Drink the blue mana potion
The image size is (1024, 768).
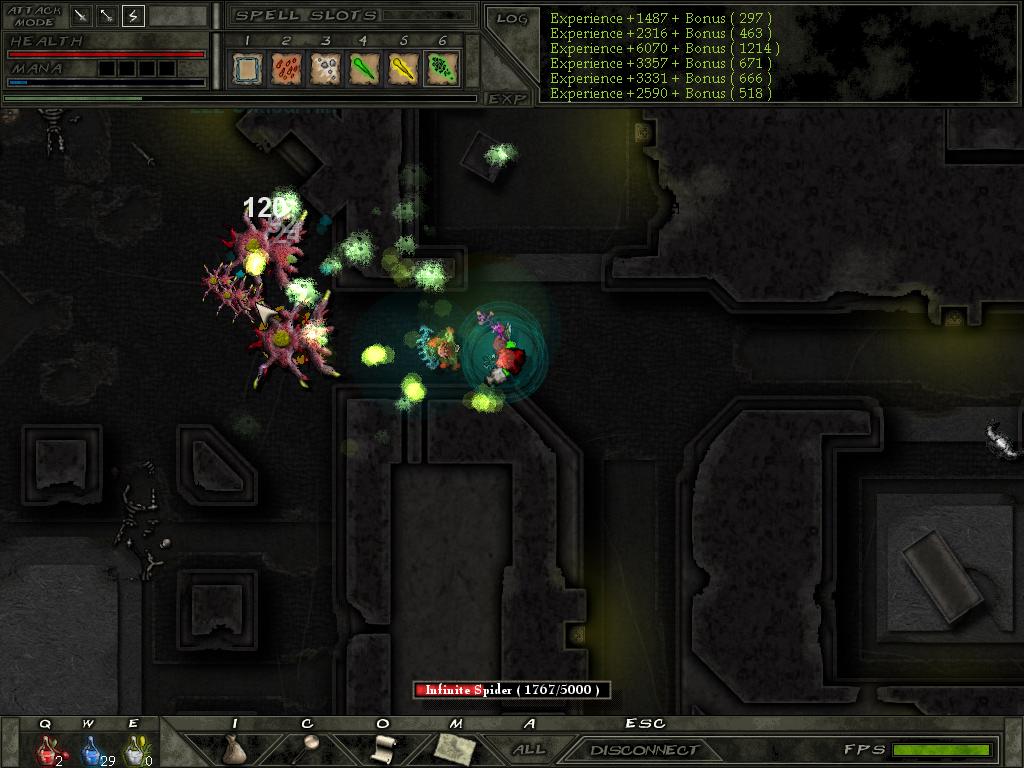click(91, 748)
